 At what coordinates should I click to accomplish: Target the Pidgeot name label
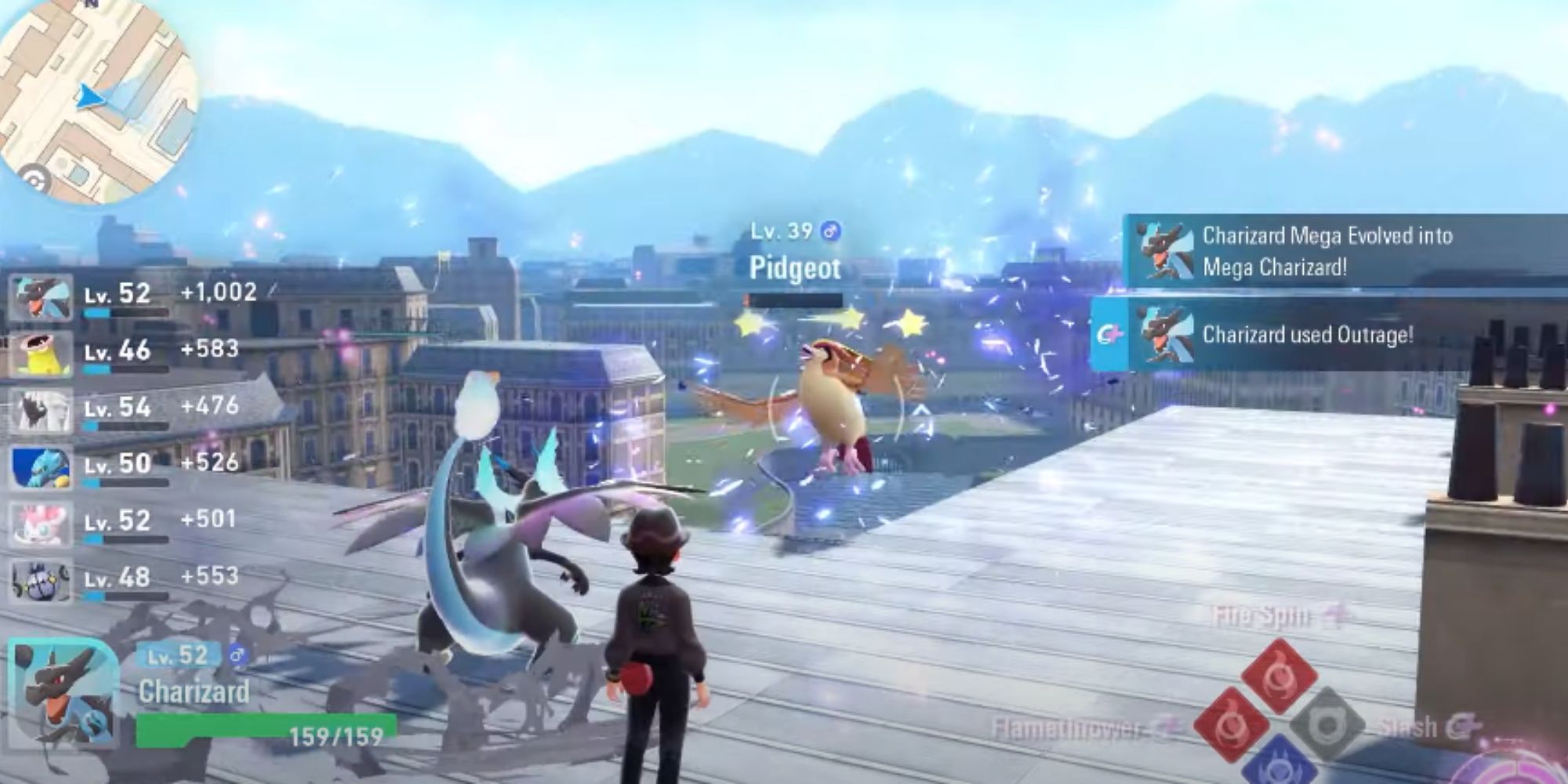794,268
